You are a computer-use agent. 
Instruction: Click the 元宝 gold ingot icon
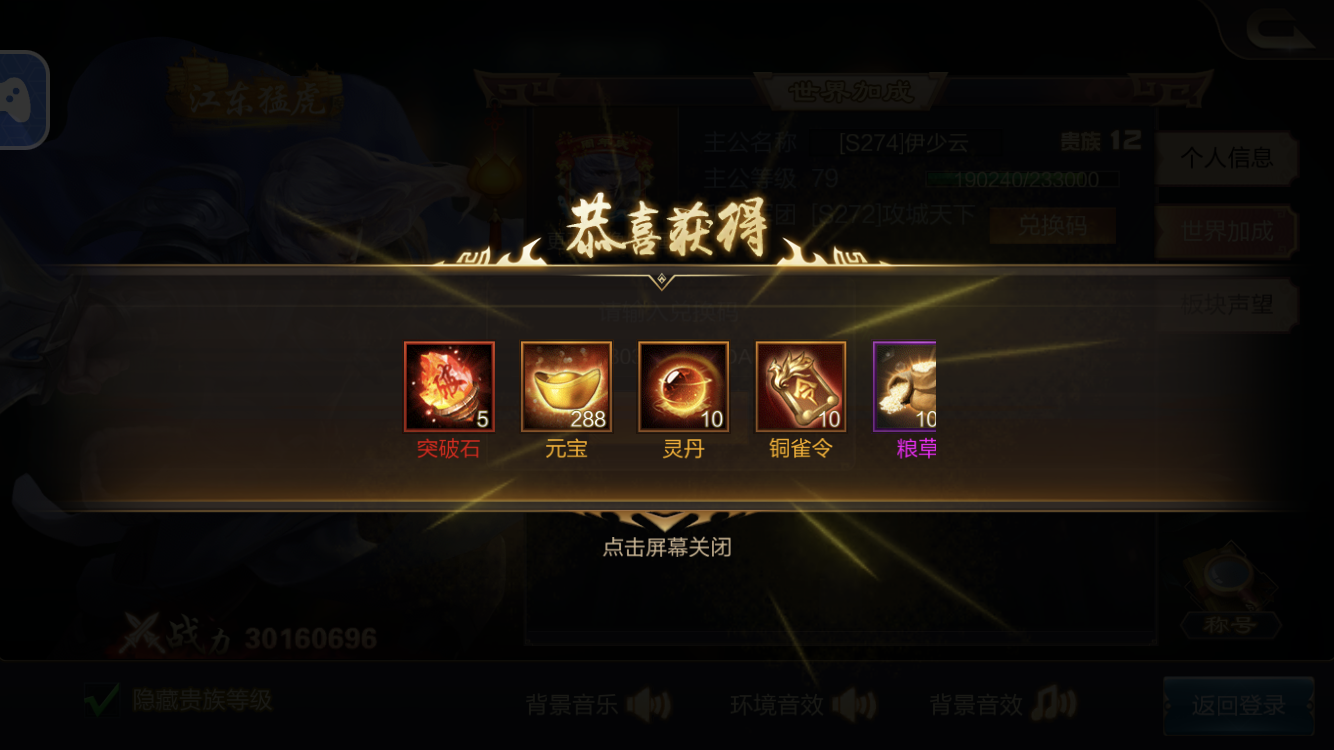[x=566, y=387]
